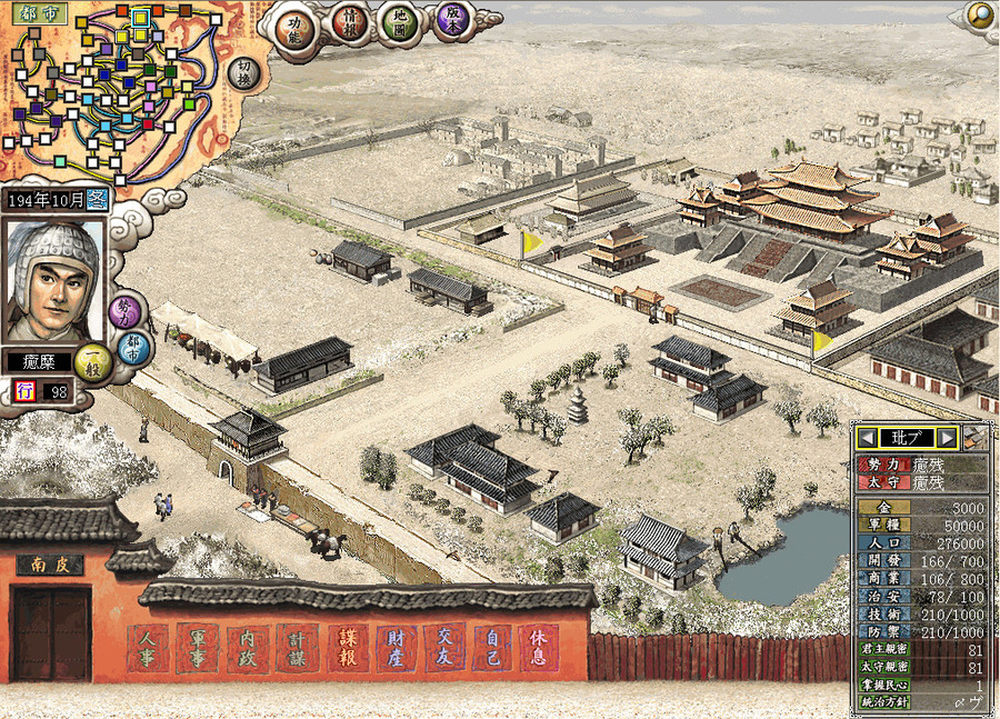Open the 軍事 military command
The width and height of the screenshot is (1000, 719).
pyautogui.click(x=199, y=649)
